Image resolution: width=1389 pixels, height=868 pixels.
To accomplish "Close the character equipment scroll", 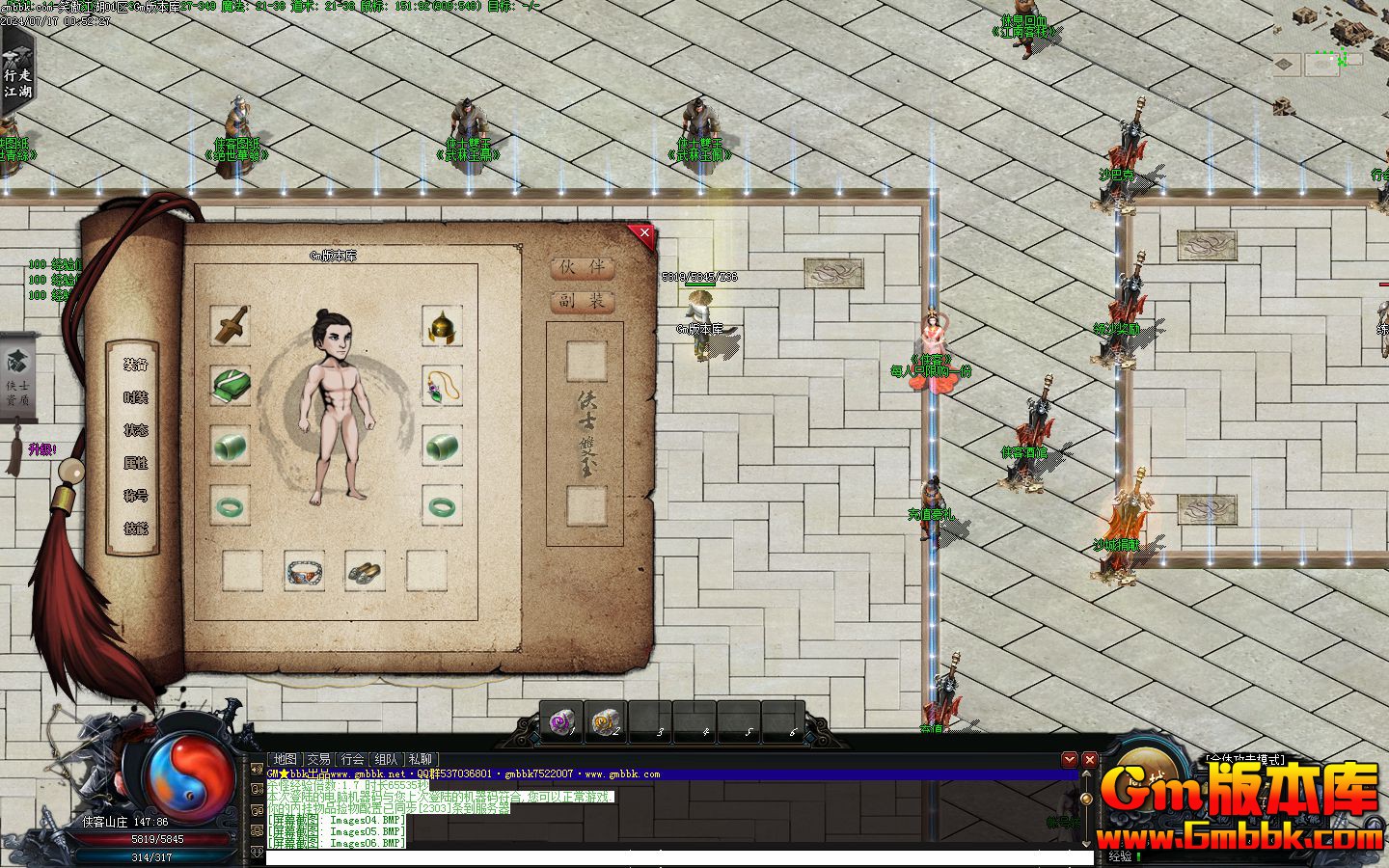I will pos(643,233).
